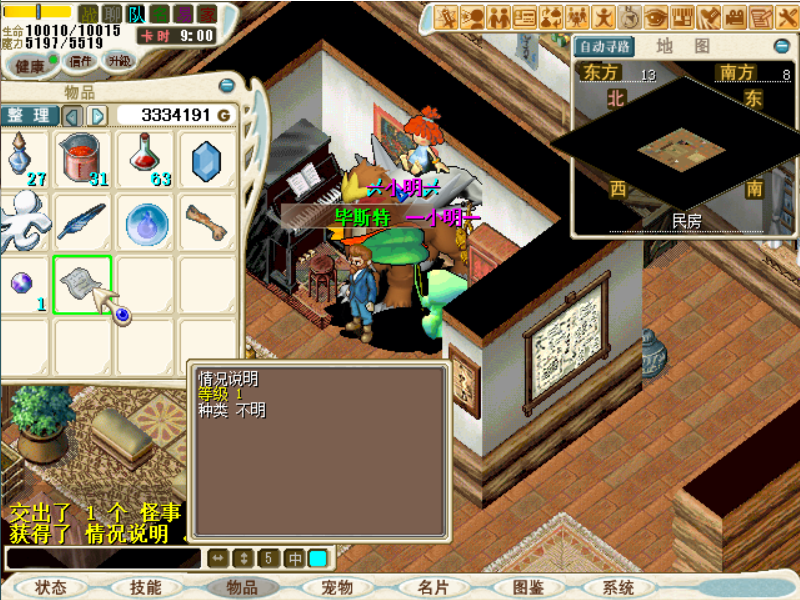The image size is (800, 600).
Task: Pick the 情况说明 paper note slot
Action: click(82, 283)
